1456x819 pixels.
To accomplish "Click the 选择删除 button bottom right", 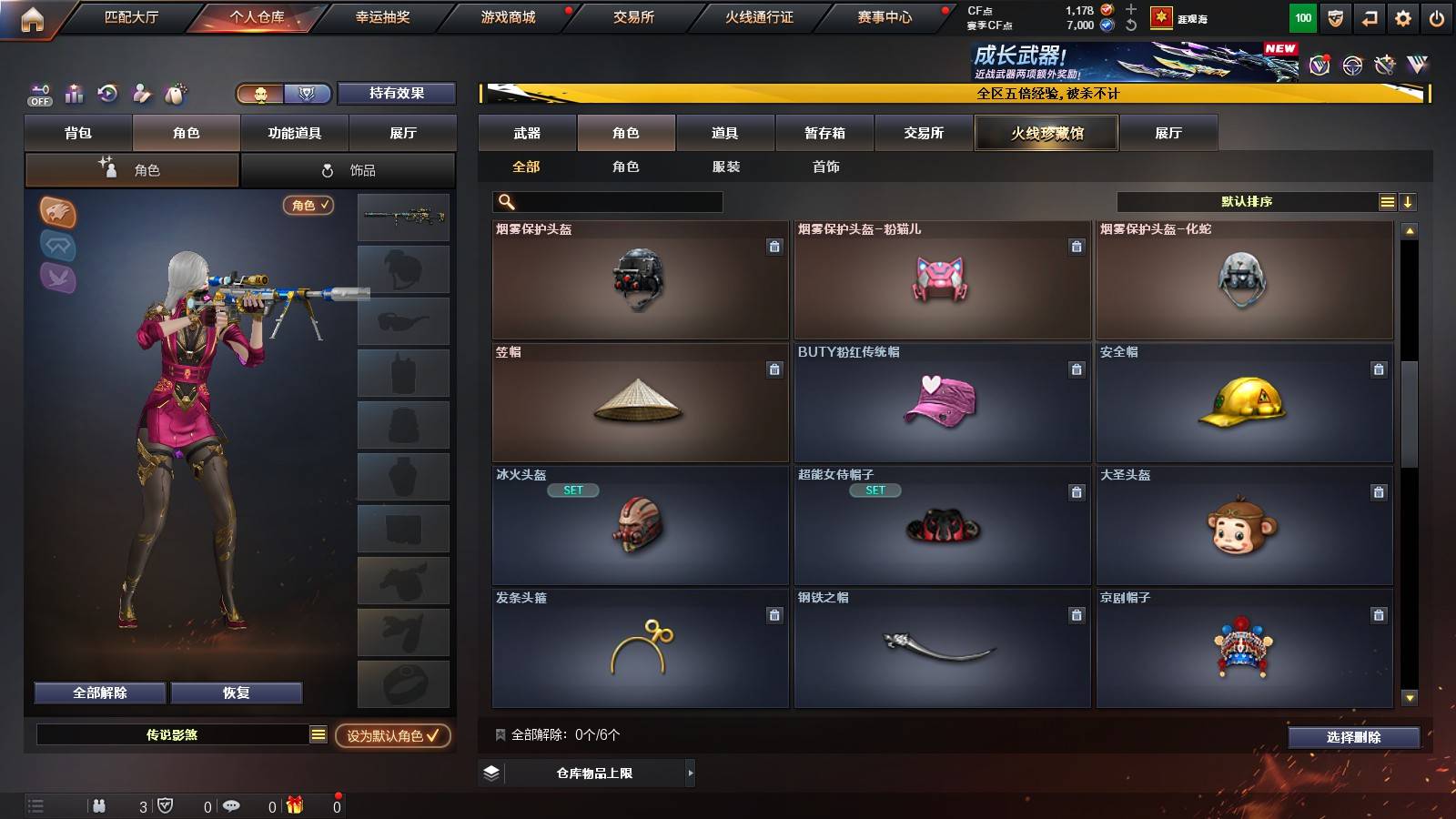I will pyautogui.click(x=1354, y=738).
